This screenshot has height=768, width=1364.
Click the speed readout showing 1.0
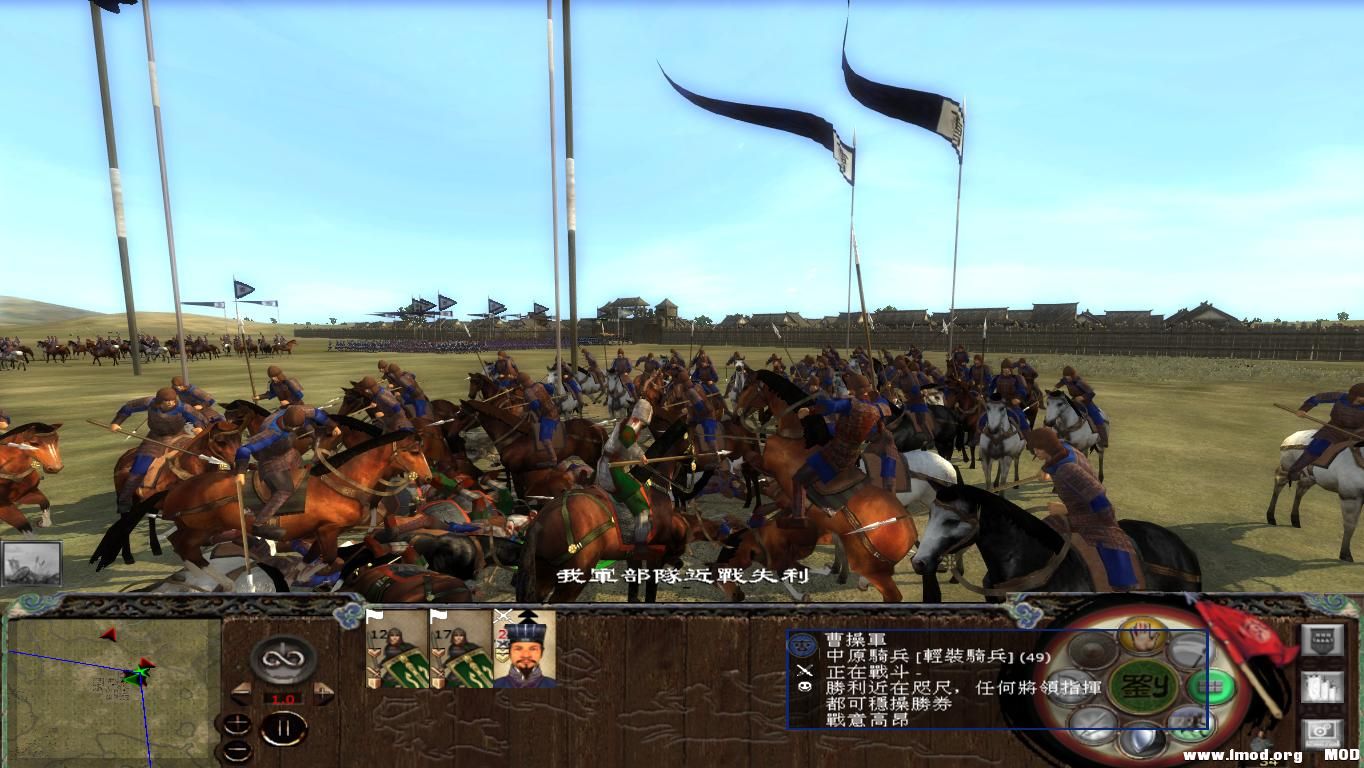point(283,698)
